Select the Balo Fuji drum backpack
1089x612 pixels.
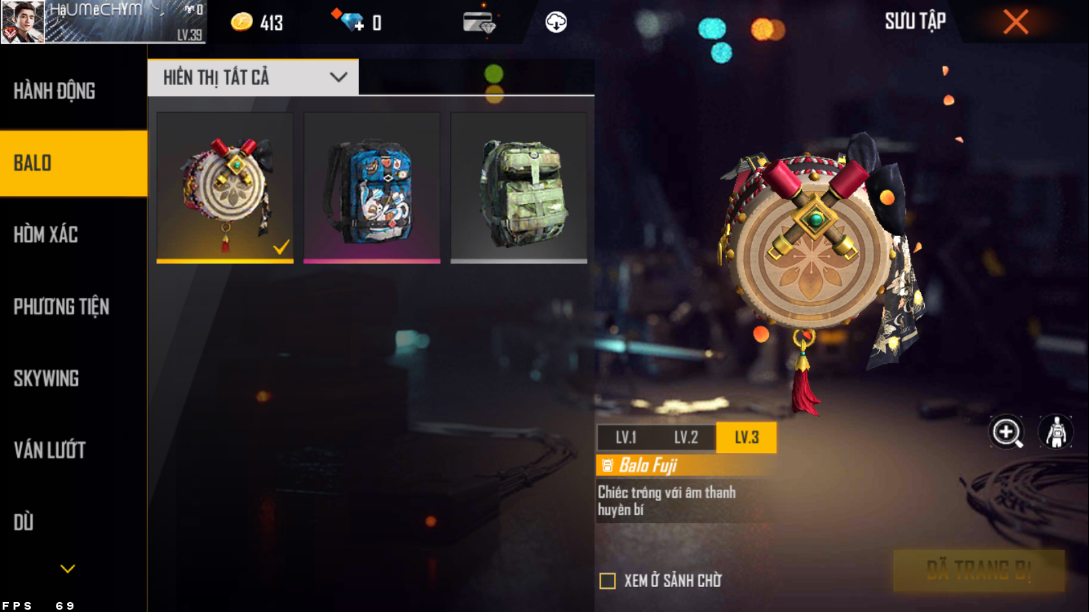tap(225, 186)
